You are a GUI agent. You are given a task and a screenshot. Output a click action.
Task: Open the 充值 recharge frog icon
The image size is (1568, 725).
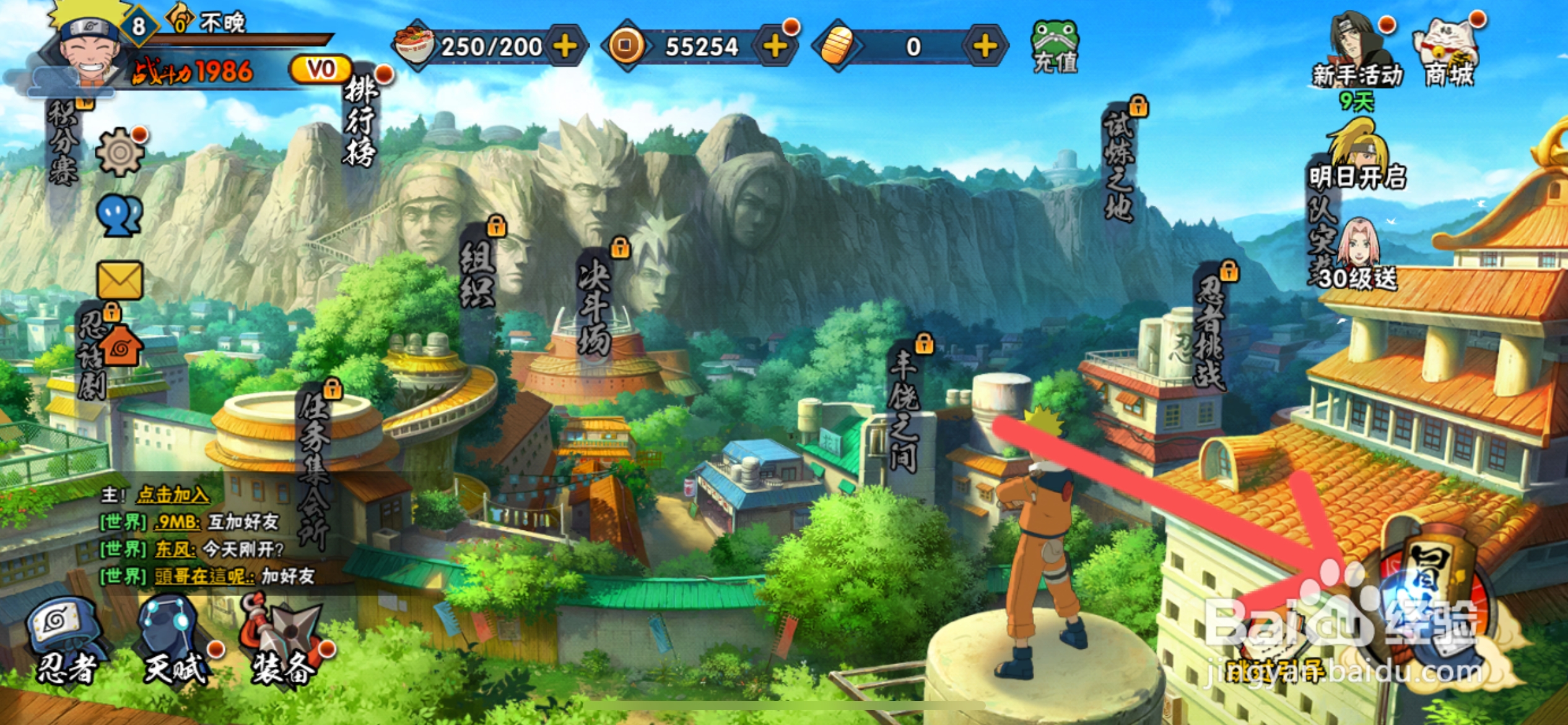[x=1055, y=47]
